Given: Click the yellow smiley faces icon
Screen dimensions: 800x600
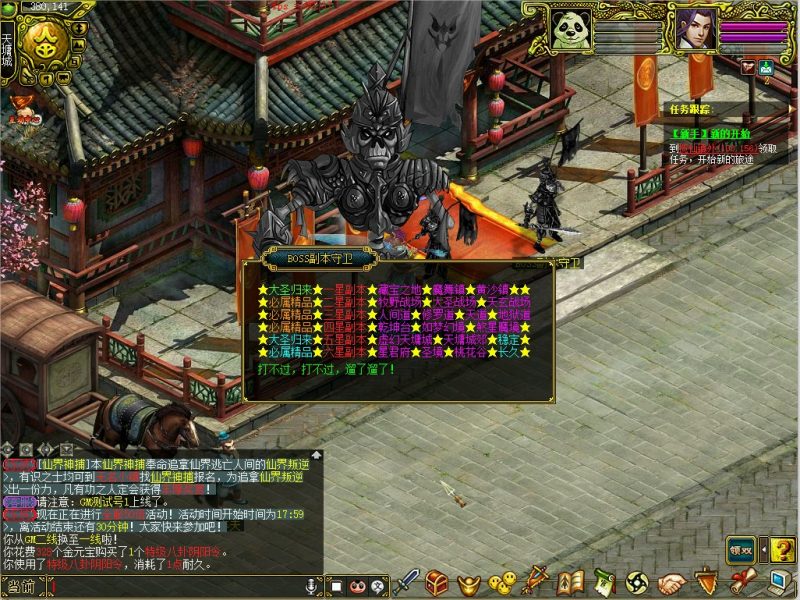Looking at the screenshot, I should tap(502, 582).
